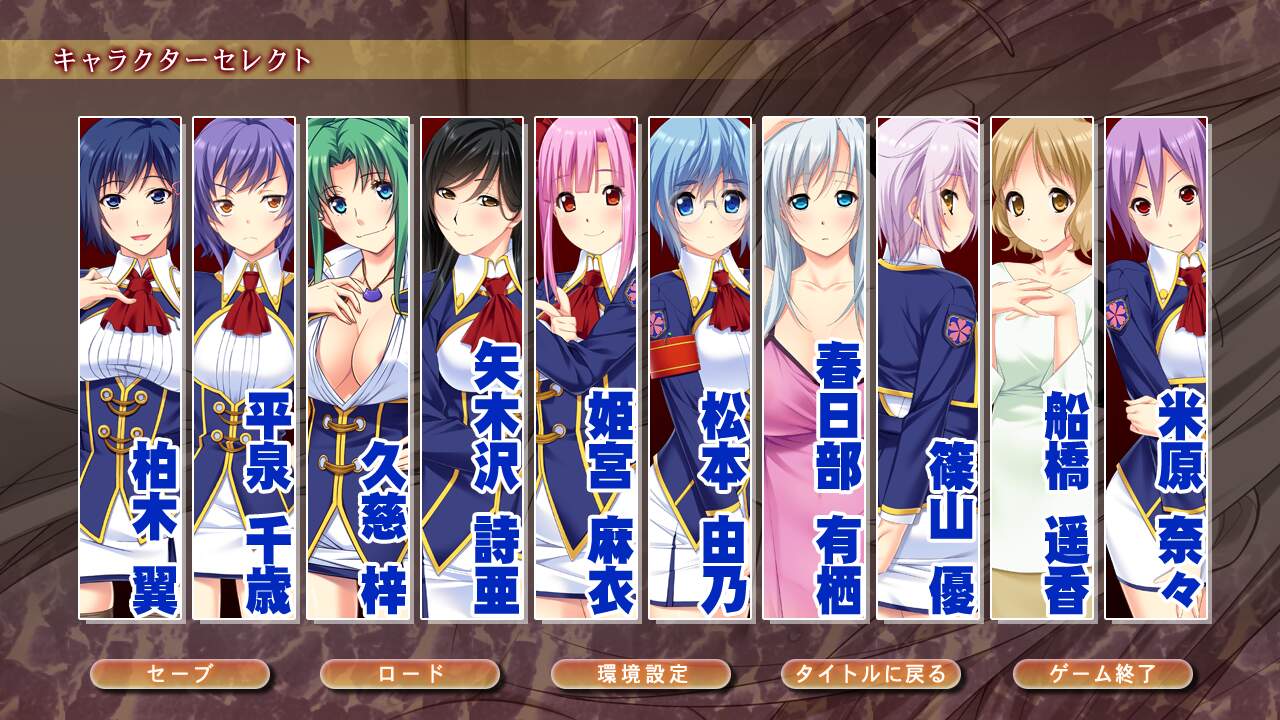Open the ロード (Load) menu
This screenshot has height=720, width=1280.
pos(410,674)
